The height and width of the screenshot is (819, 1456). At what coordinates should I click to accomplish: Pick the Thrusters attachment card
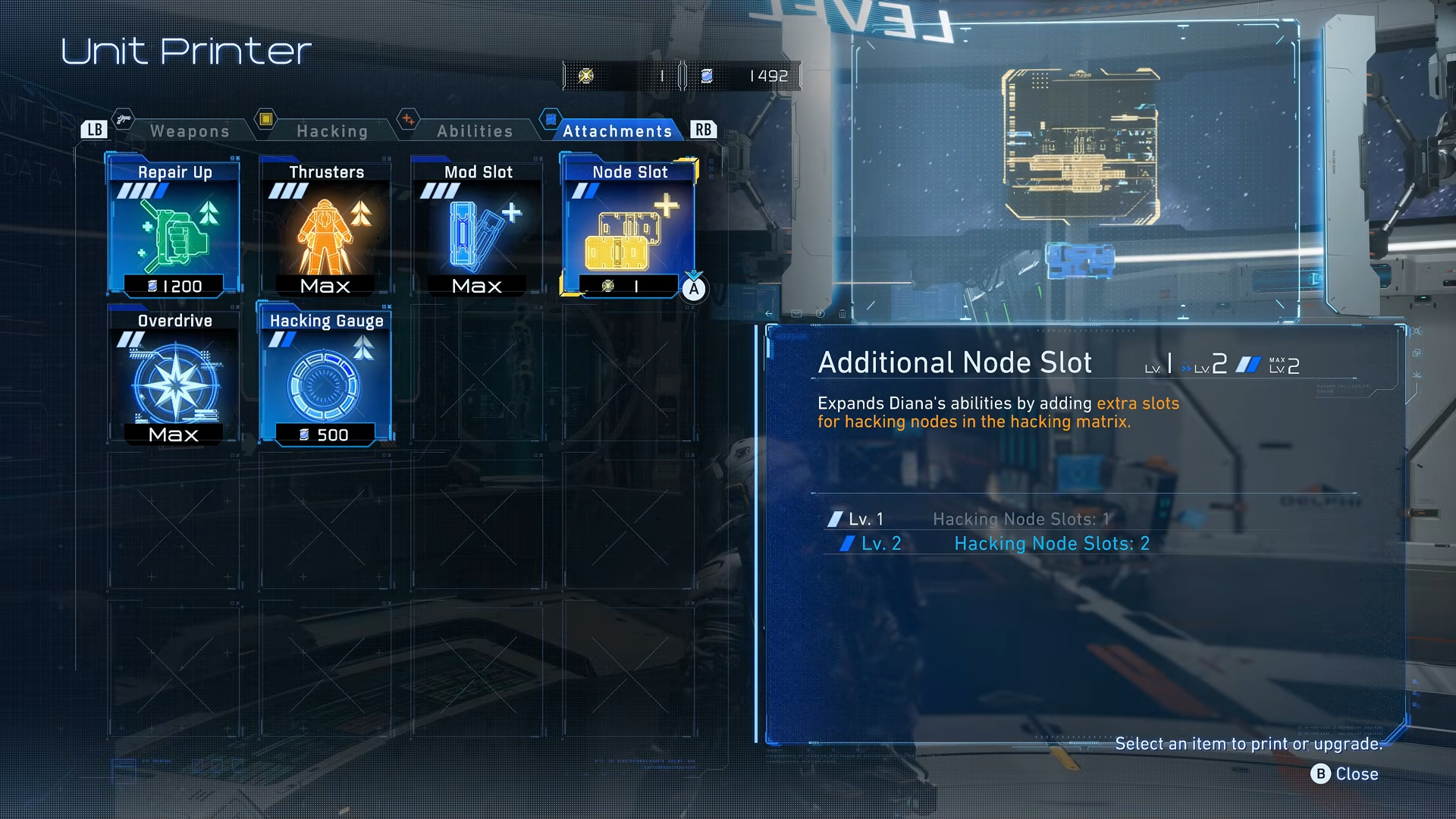click(326, 227)
